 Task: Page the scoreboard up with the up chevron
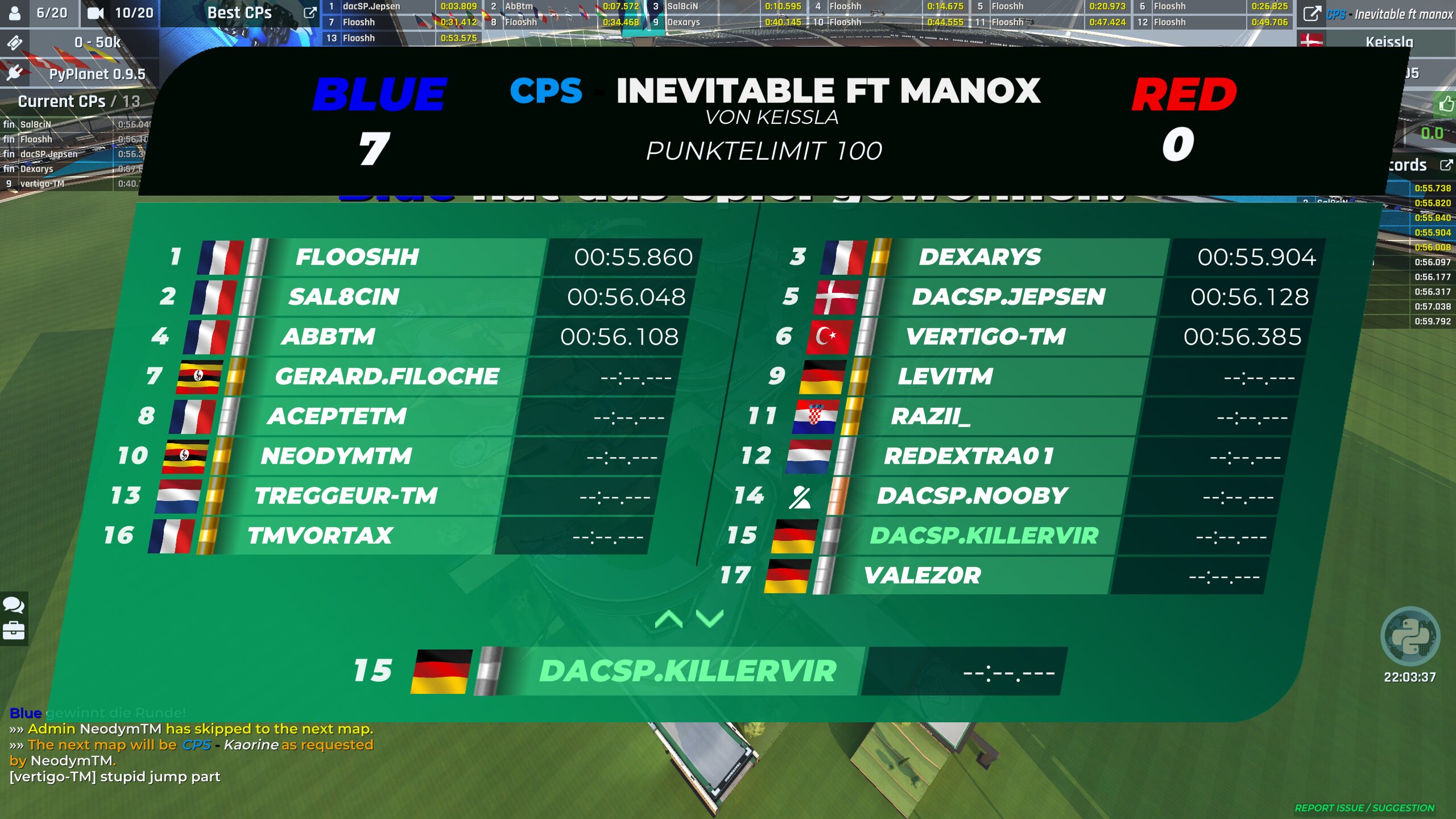point(669,619)
